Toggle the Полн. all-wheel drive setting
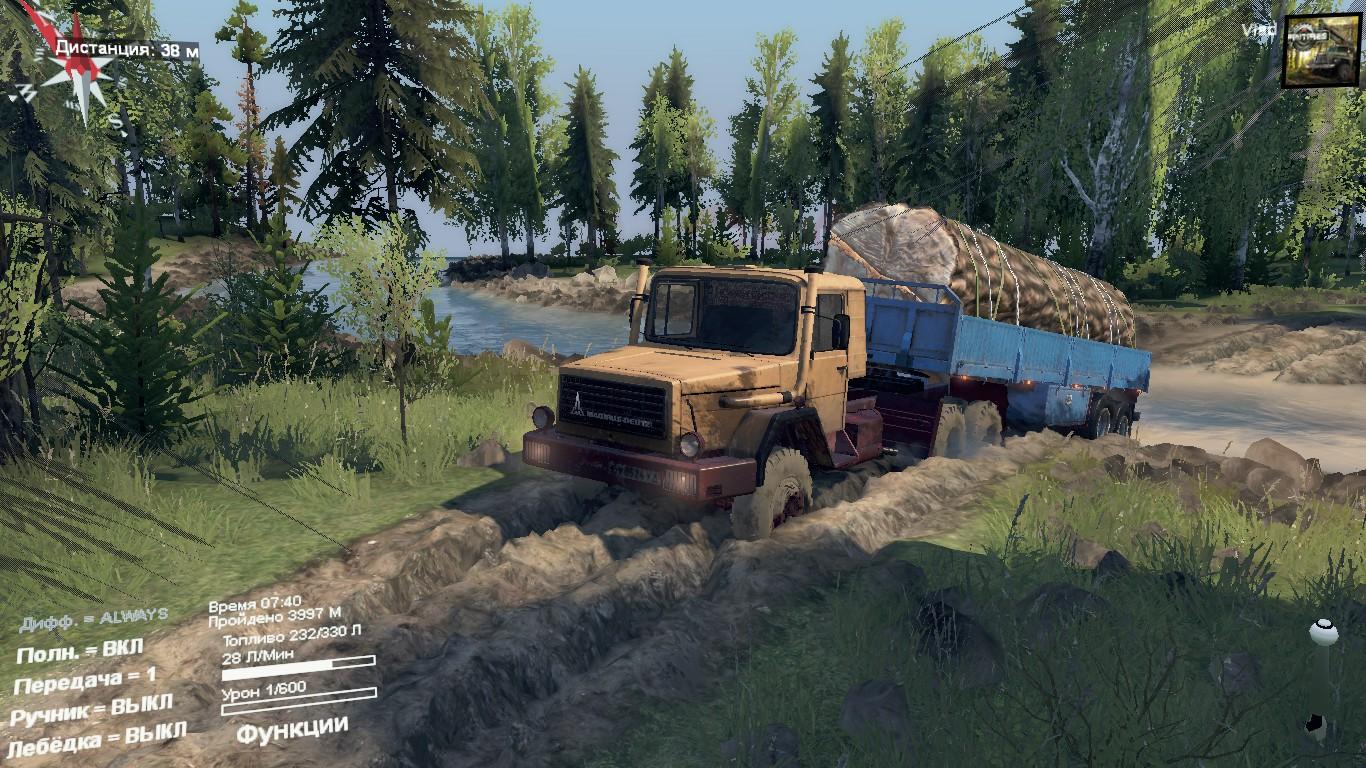The width and height of the screenshot is (1366, 768). coord(80,651)
